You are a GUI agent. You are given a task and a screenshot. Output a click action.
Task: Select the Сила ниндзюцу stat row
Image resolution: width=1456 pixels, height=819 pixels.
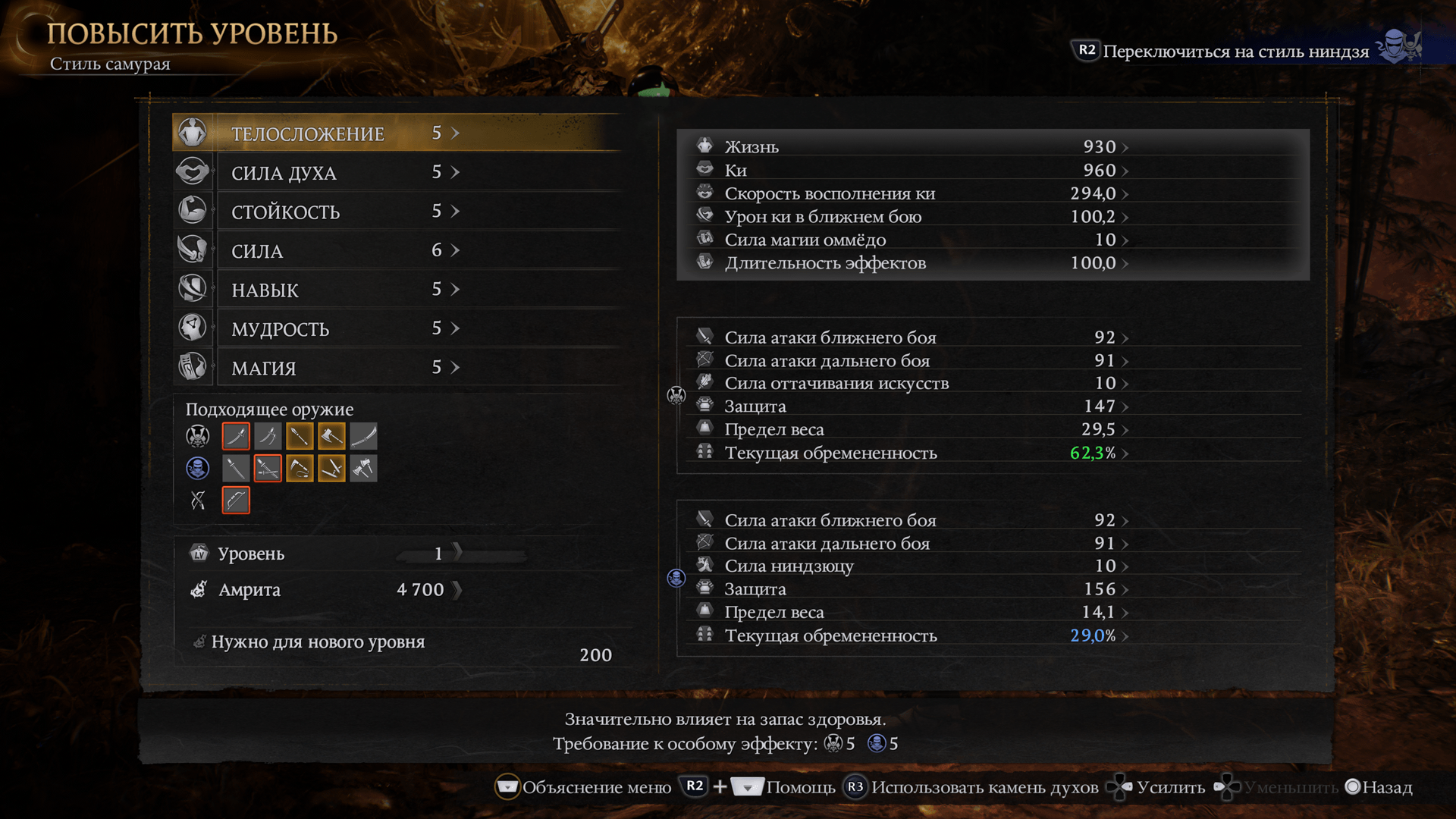(x=910, y=566)
